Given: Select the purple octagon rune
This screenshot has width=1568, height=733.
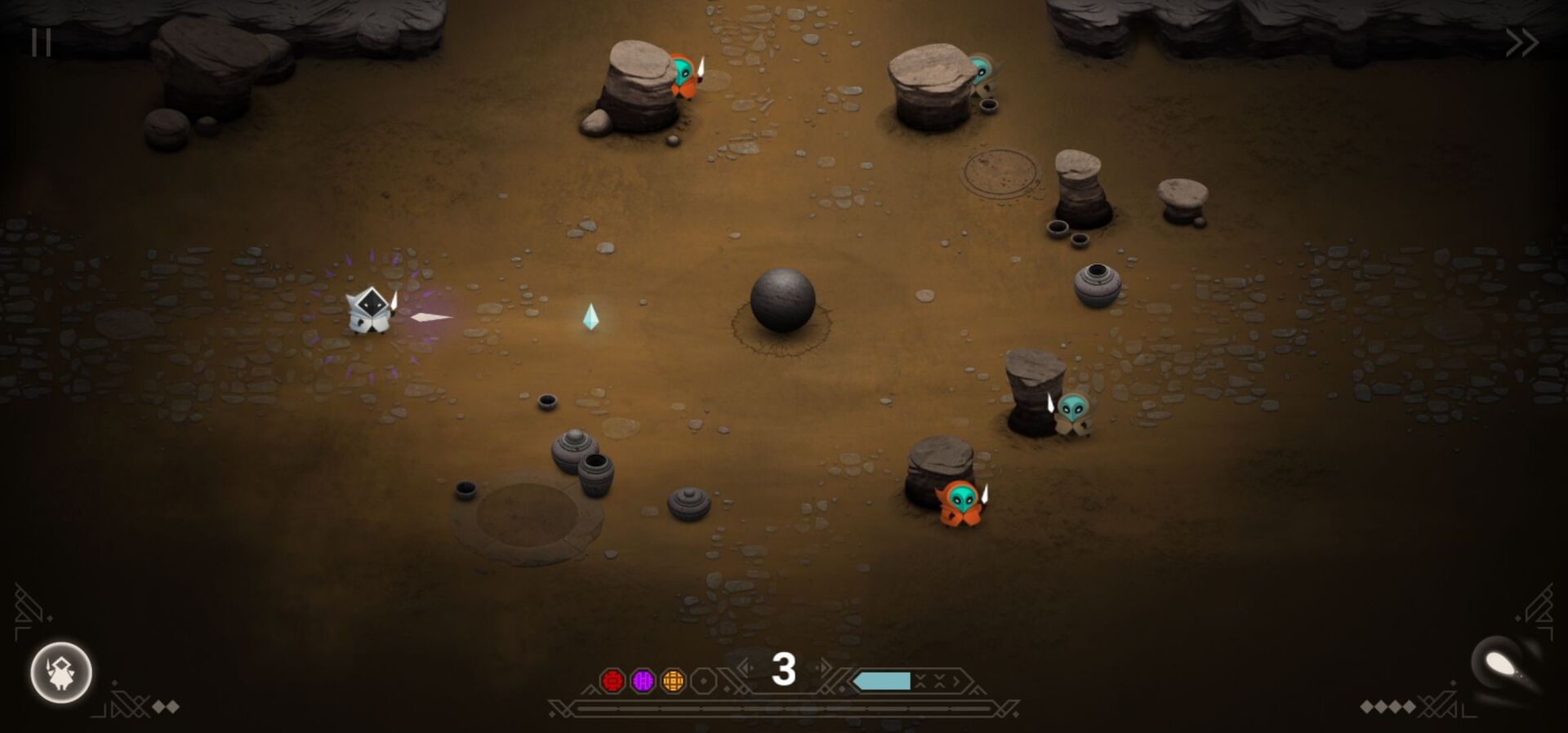Looking at the screenshot, I should [x=643, y=680].
